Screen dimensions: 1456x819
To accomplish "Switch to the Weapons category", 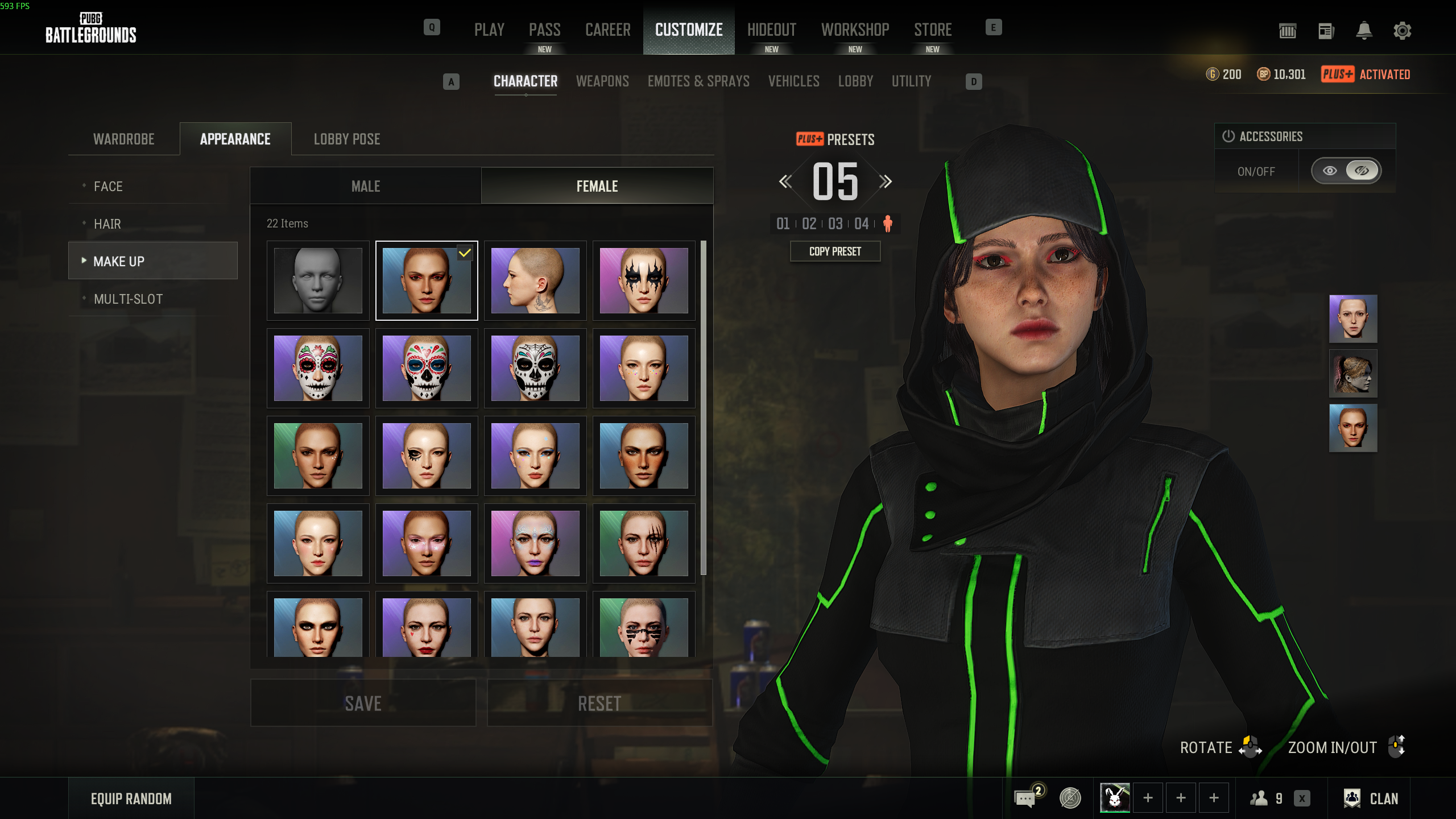I will pyautogui.click(x=602, y=81).
